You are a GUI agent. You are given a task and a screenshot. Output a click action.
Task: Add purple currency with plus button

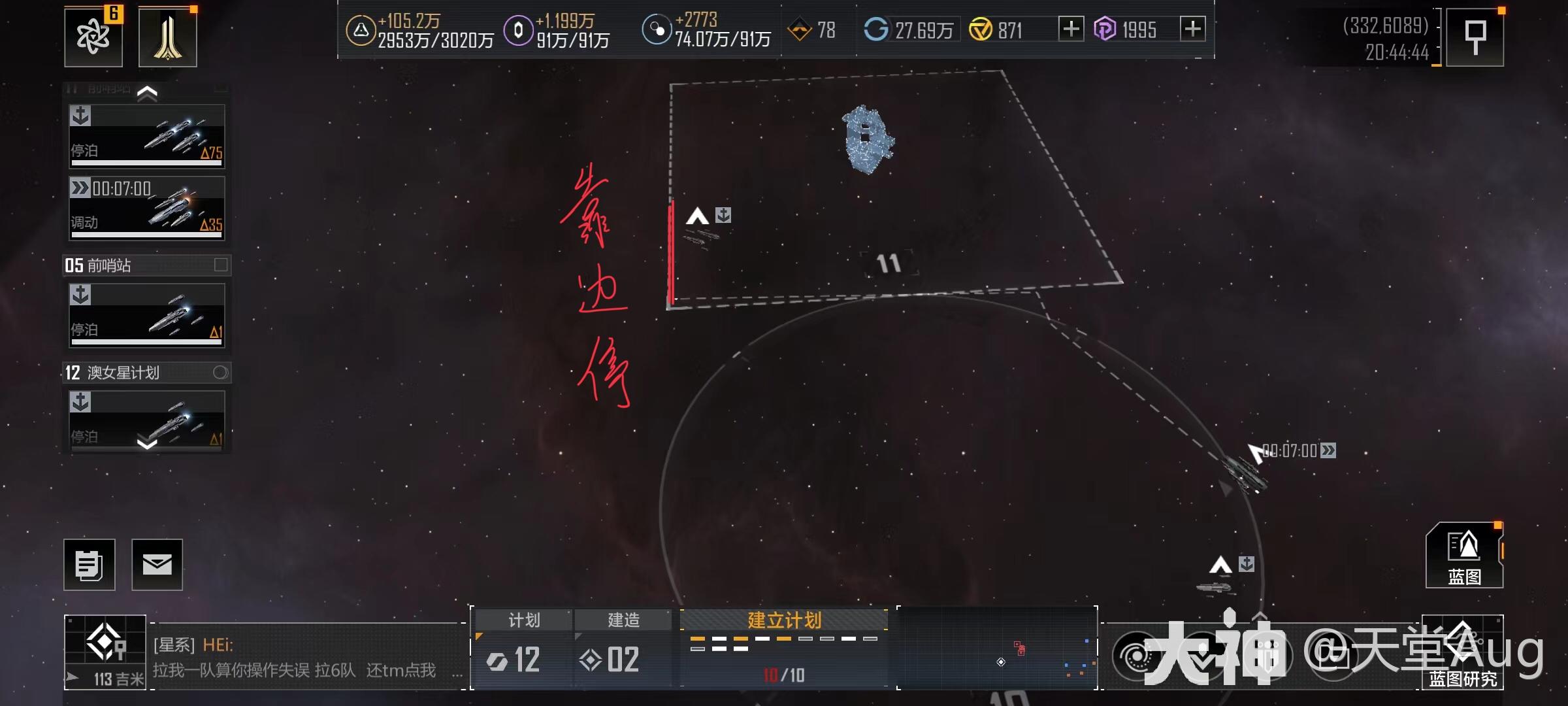(1193, 29)
